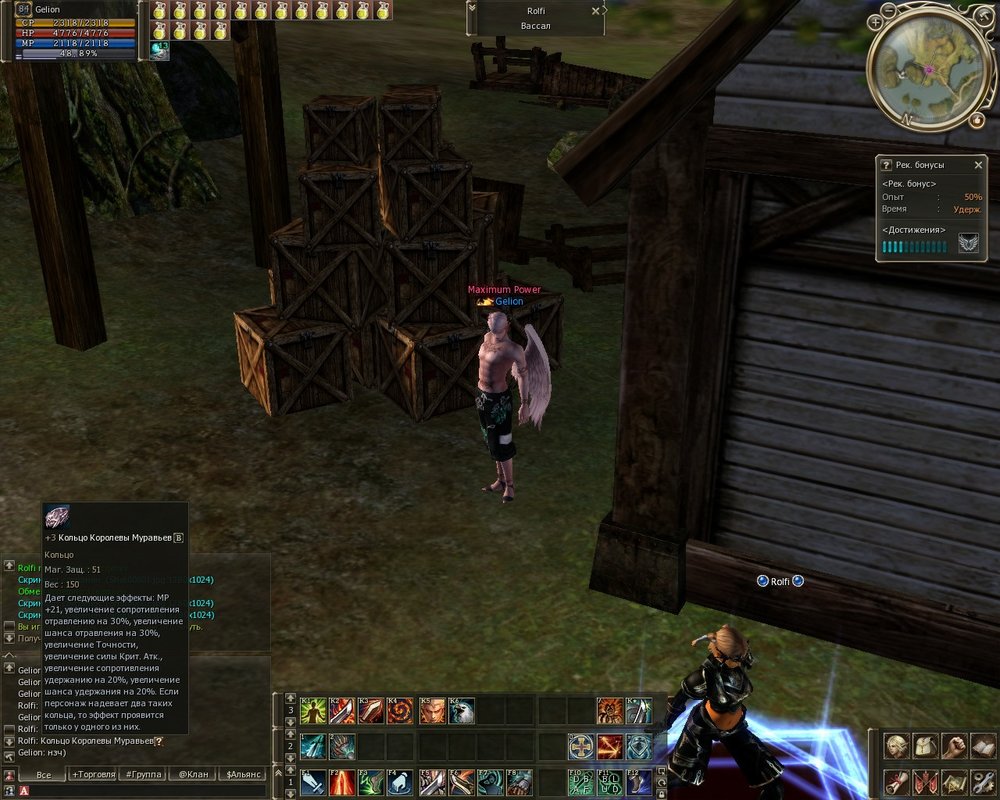Open the inventory bag icon

point(926,747)
